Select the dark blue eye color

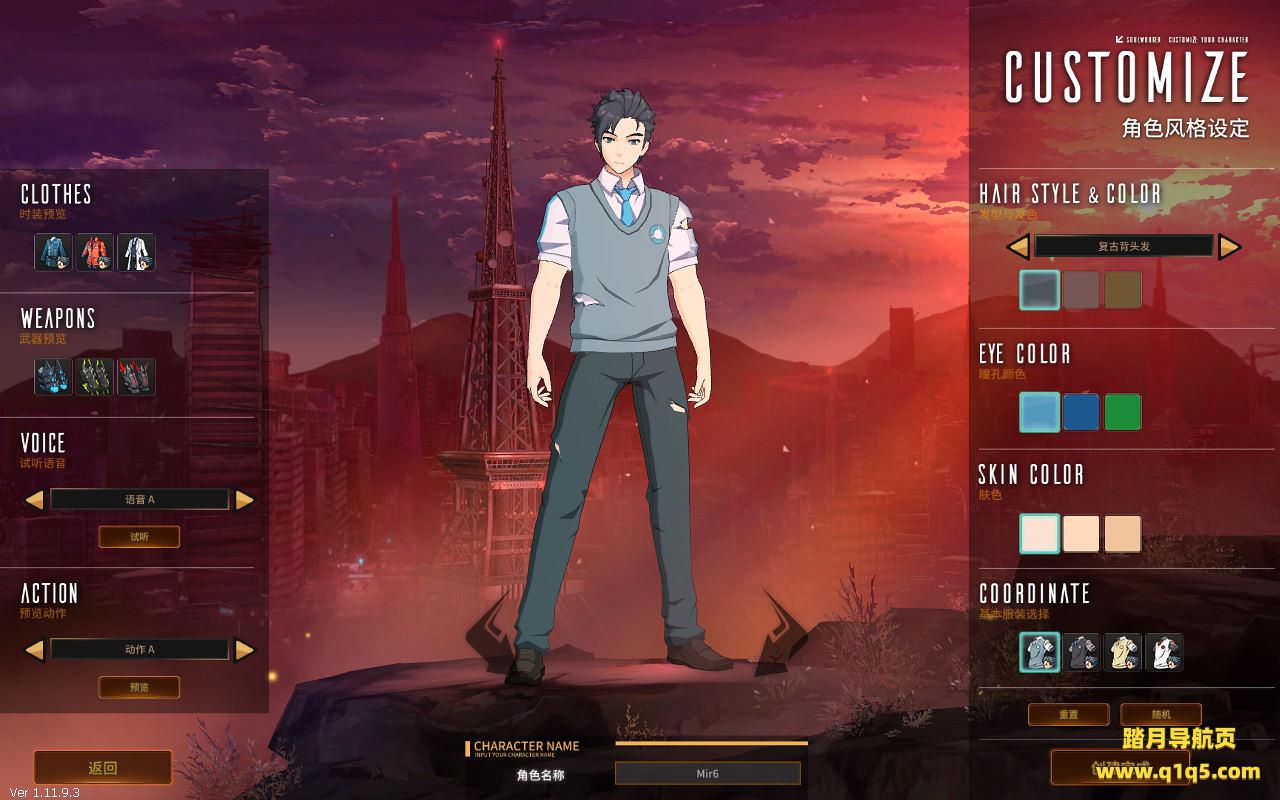pos(1081,412)
